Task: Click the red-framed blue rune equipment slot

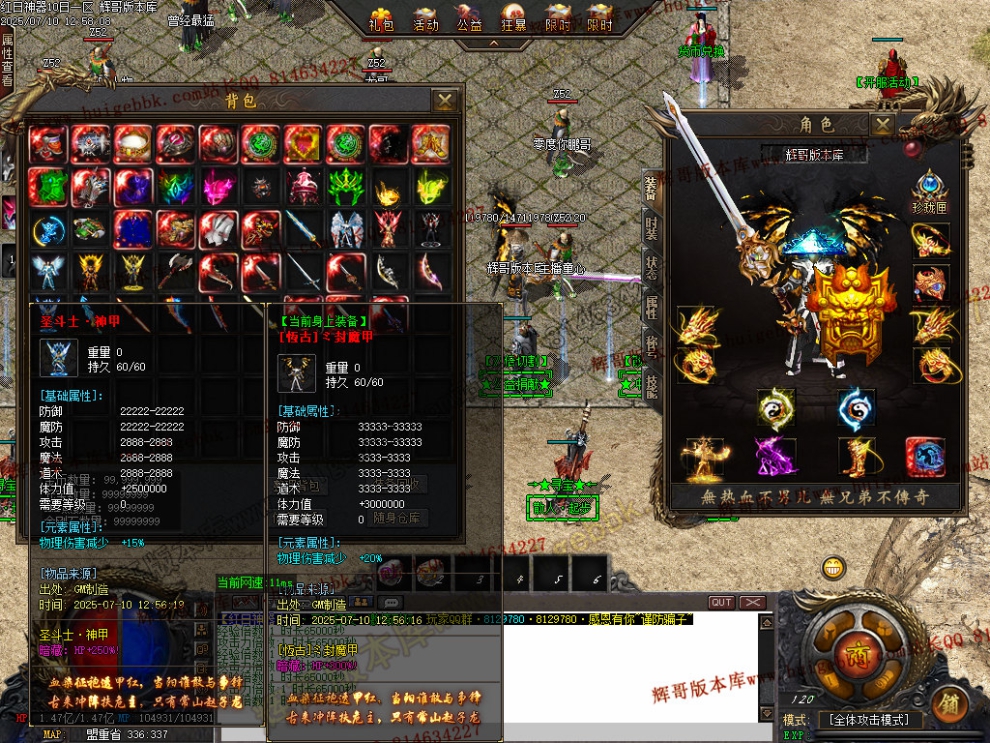Action: [925, 457]
